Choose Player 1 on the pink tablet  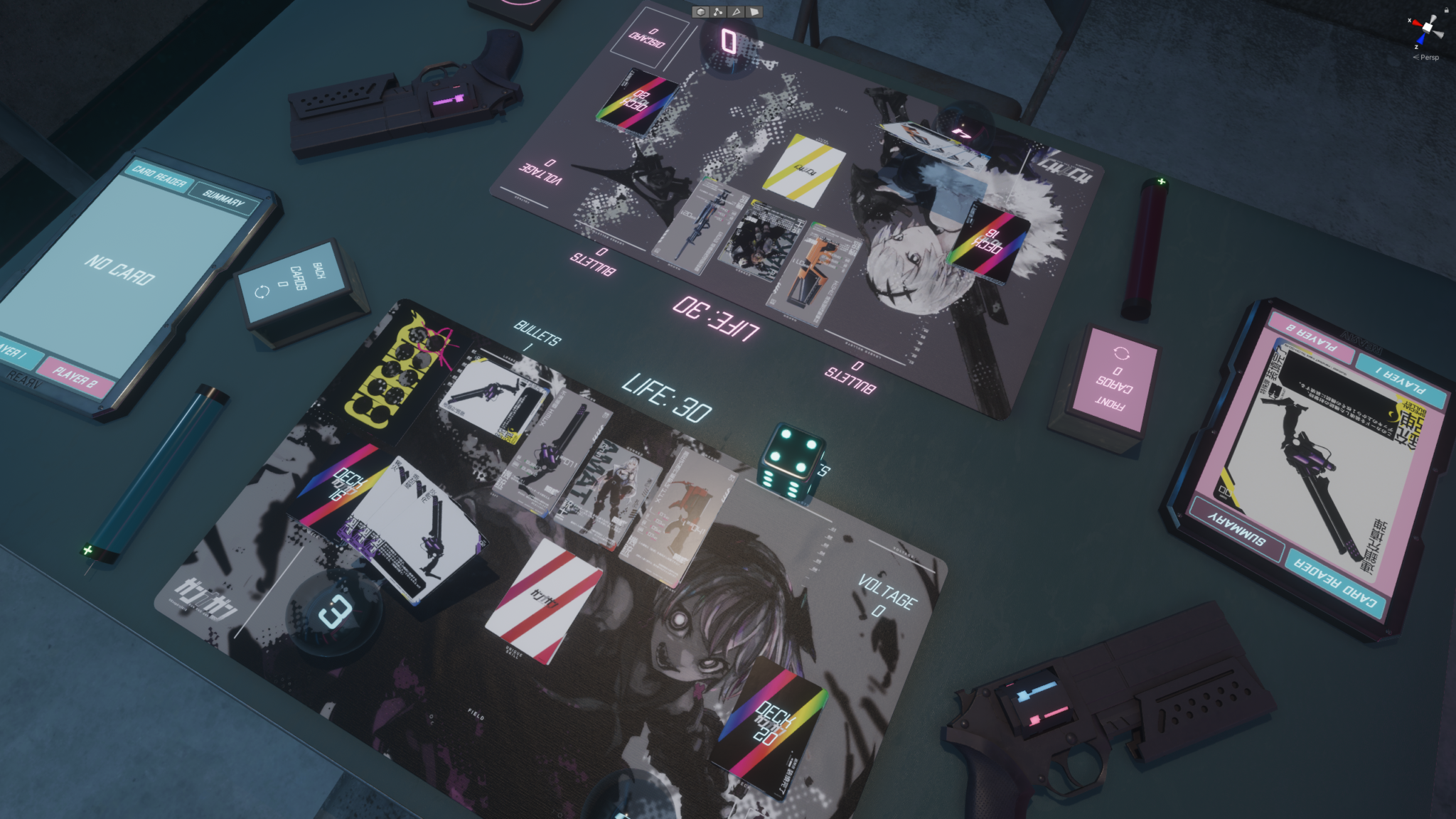tap(1400, 380)
